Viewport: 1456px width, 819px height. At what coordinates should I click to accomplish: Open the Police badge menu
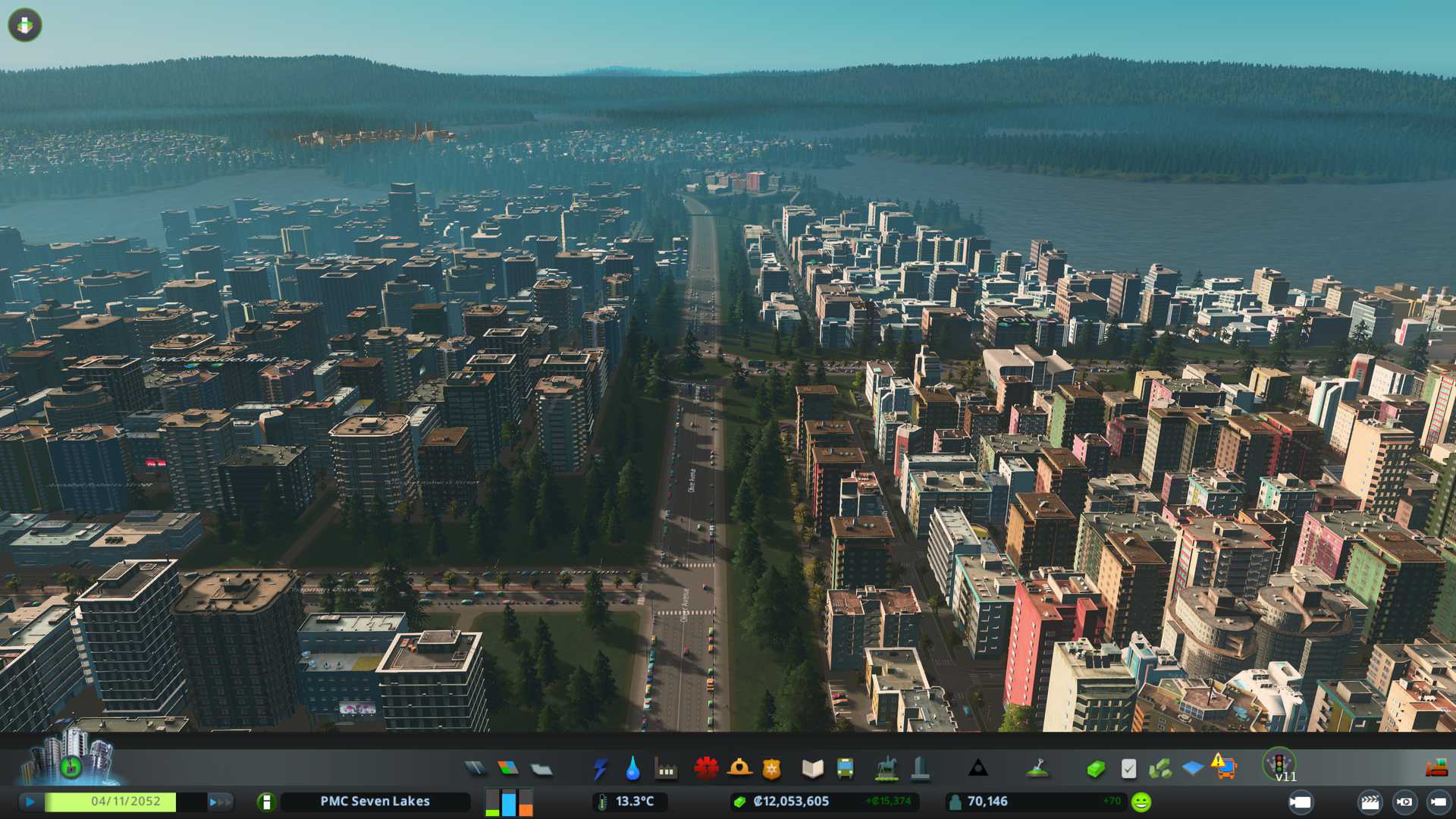(771, 769)
